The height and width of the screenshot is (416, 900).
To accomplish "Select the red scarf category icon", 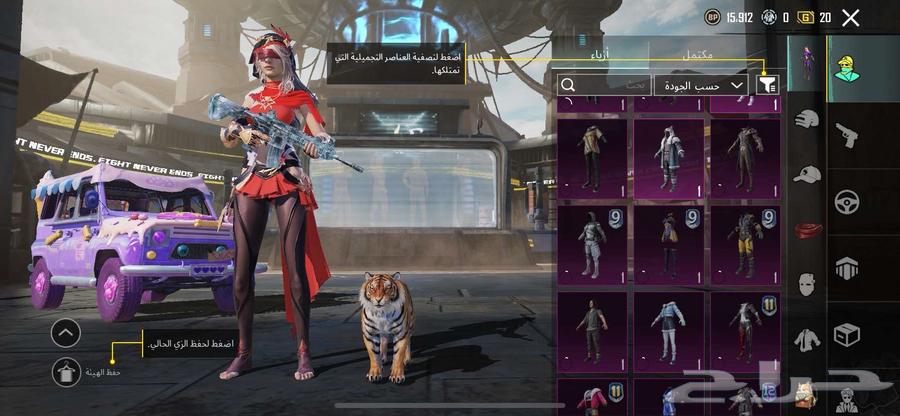I will 807,229.
